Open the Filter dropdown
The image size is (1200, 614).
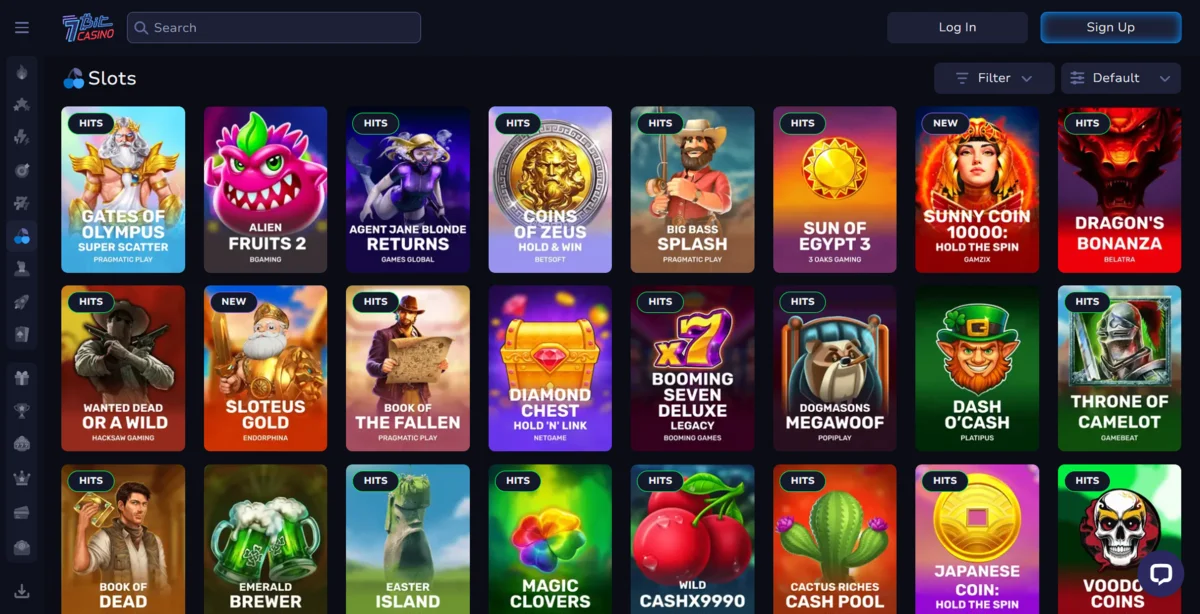[x=993, y=78]
